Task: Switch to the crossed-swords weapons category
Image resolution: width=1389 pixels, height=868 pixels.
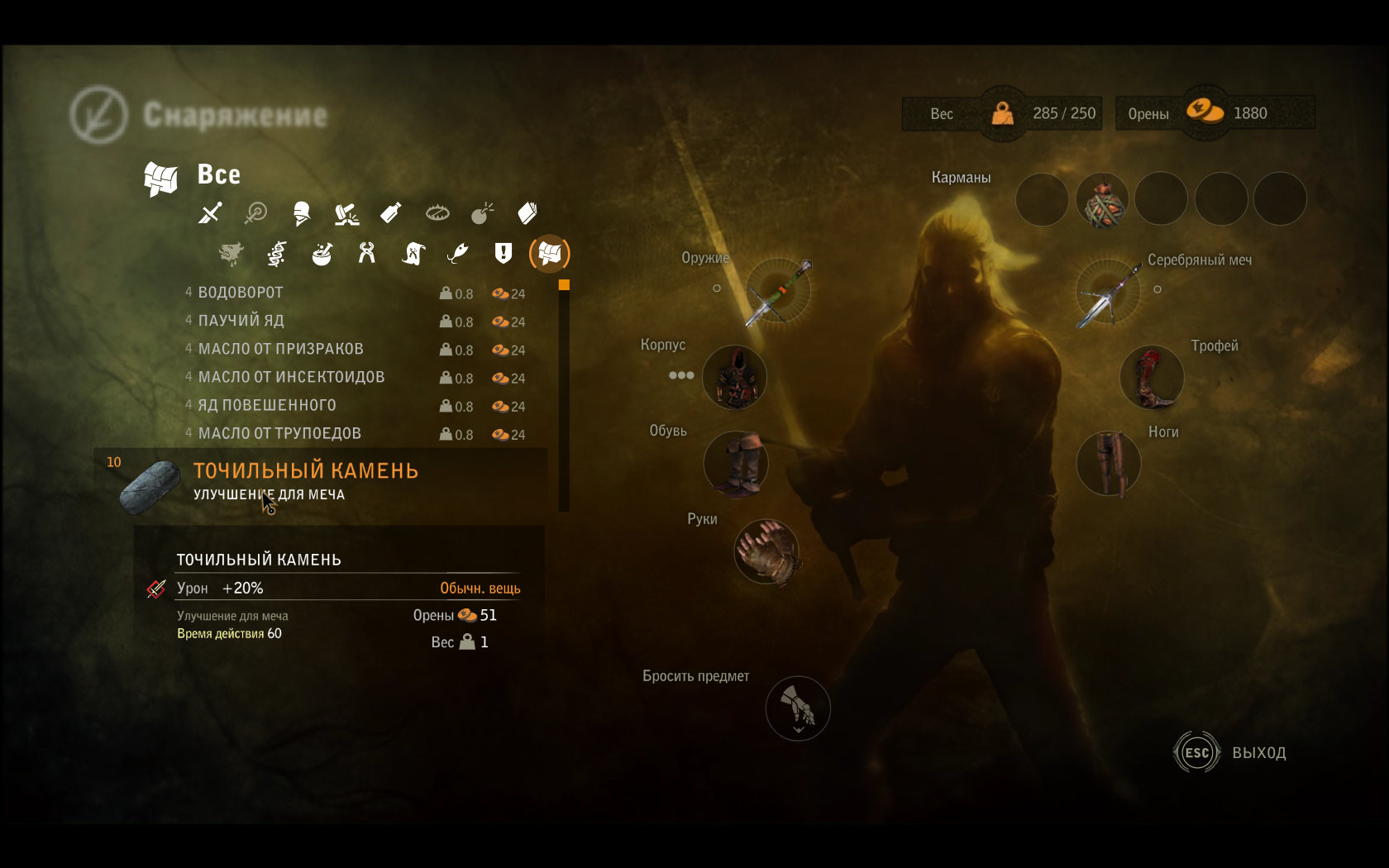Action: (x=210, y=213)
